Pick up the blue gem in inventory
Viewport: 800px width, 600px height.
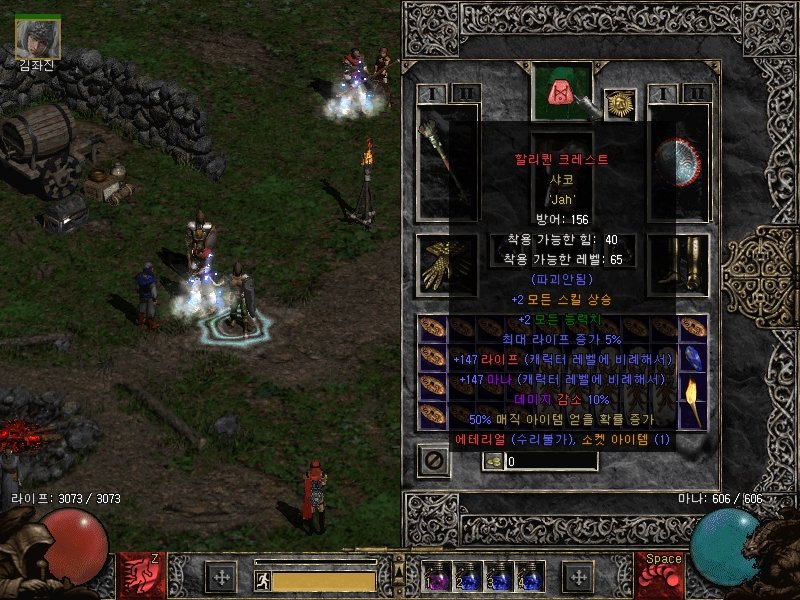point(693,357)
